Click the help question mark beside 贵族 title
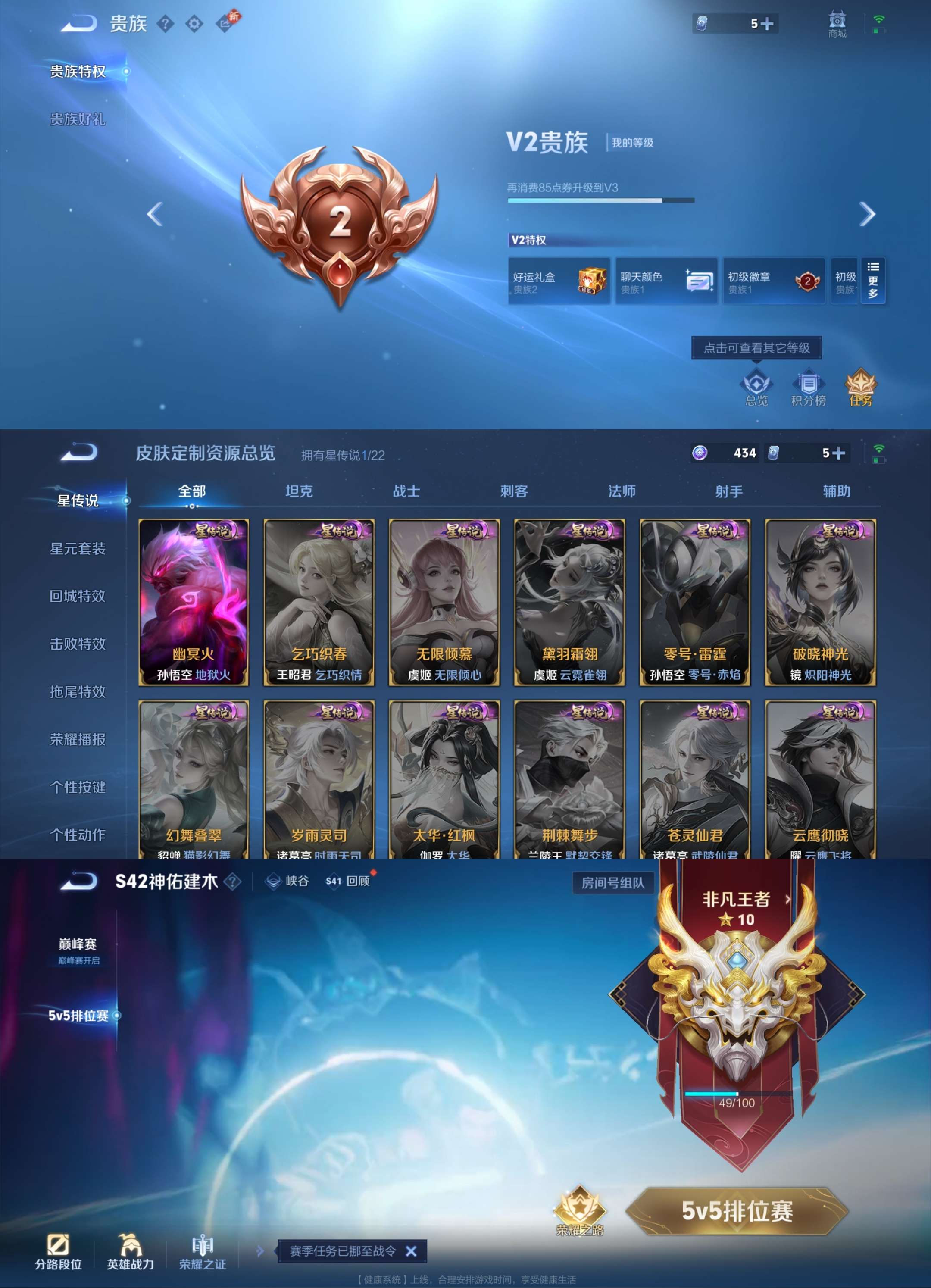 click(x=164, y=24)
